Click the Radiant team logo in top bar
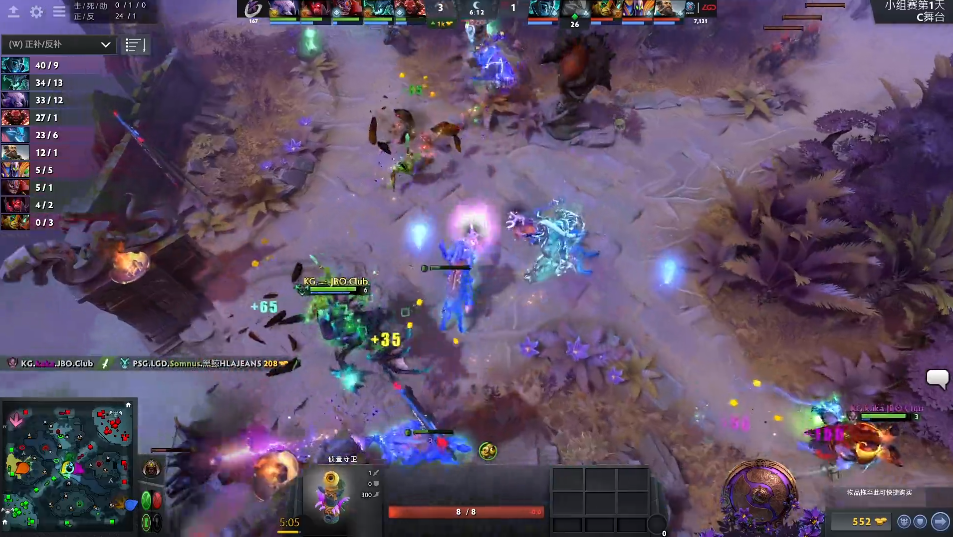Viewport: 953px width, 537px height. coord(252,9)
